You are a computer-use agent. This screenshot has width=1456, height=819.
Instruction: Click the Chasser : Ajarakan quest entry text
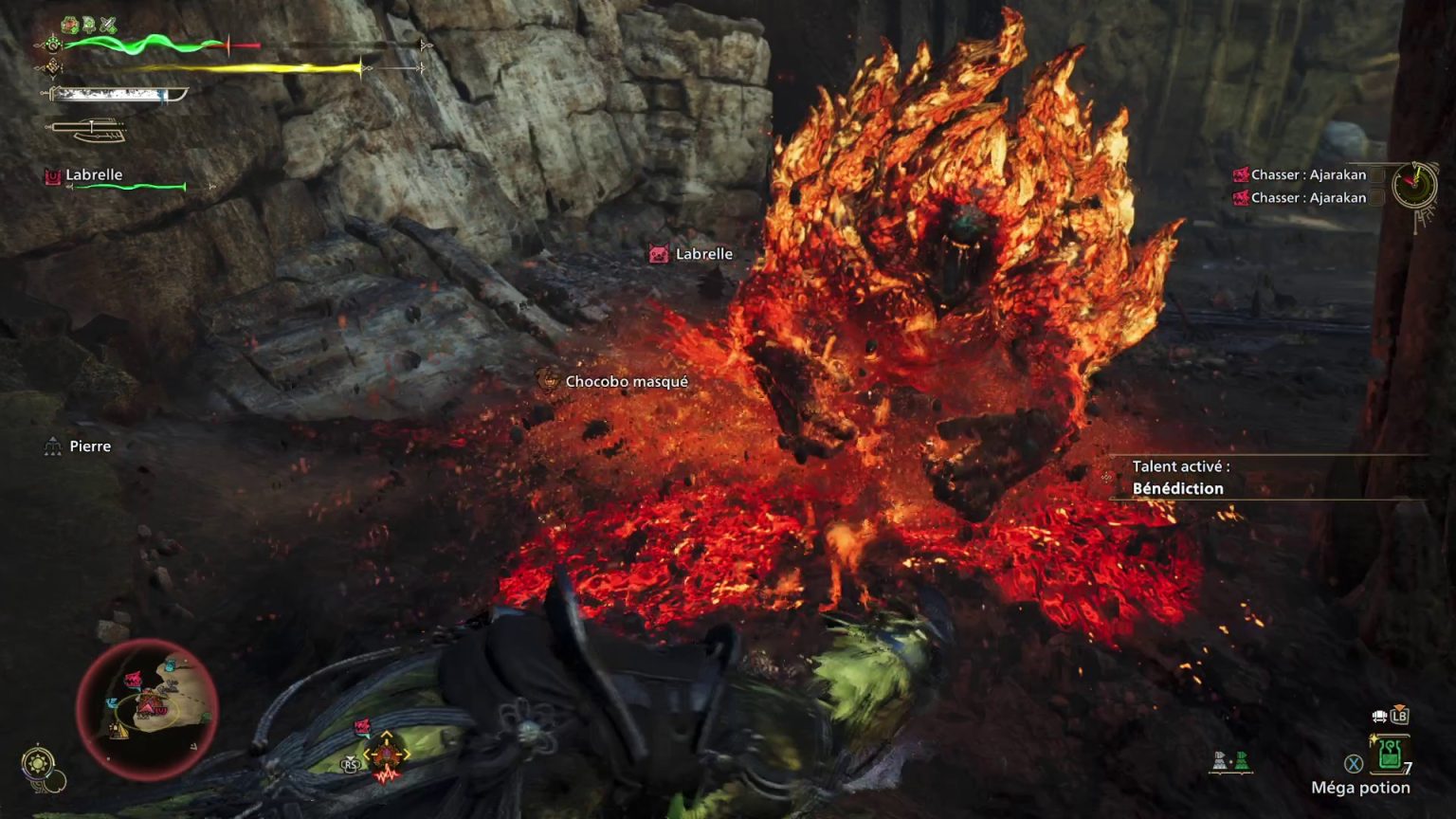click(x=1308, y=174)
